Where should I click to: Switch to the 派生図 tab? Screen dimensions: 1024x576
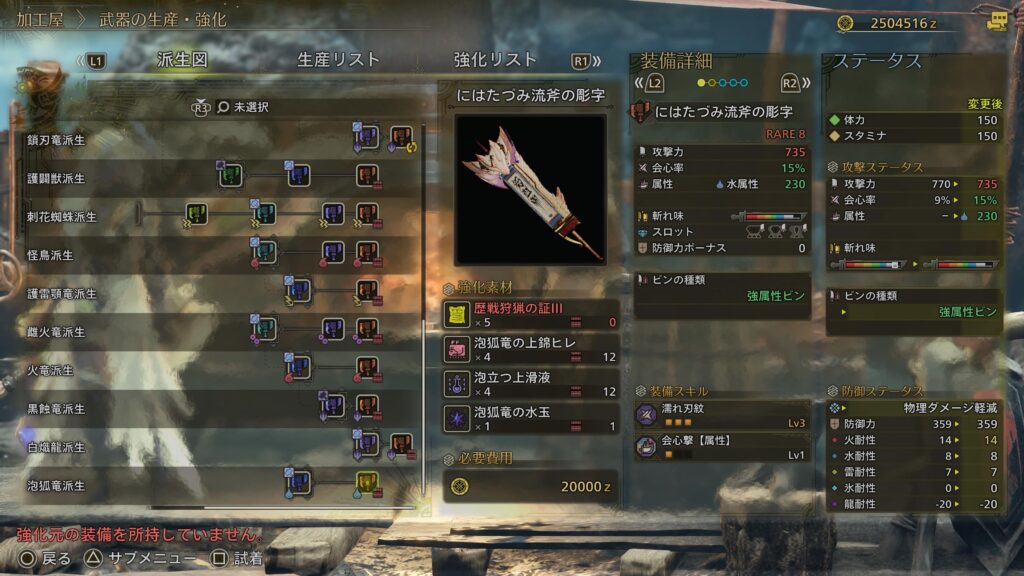tap(182, 60)
